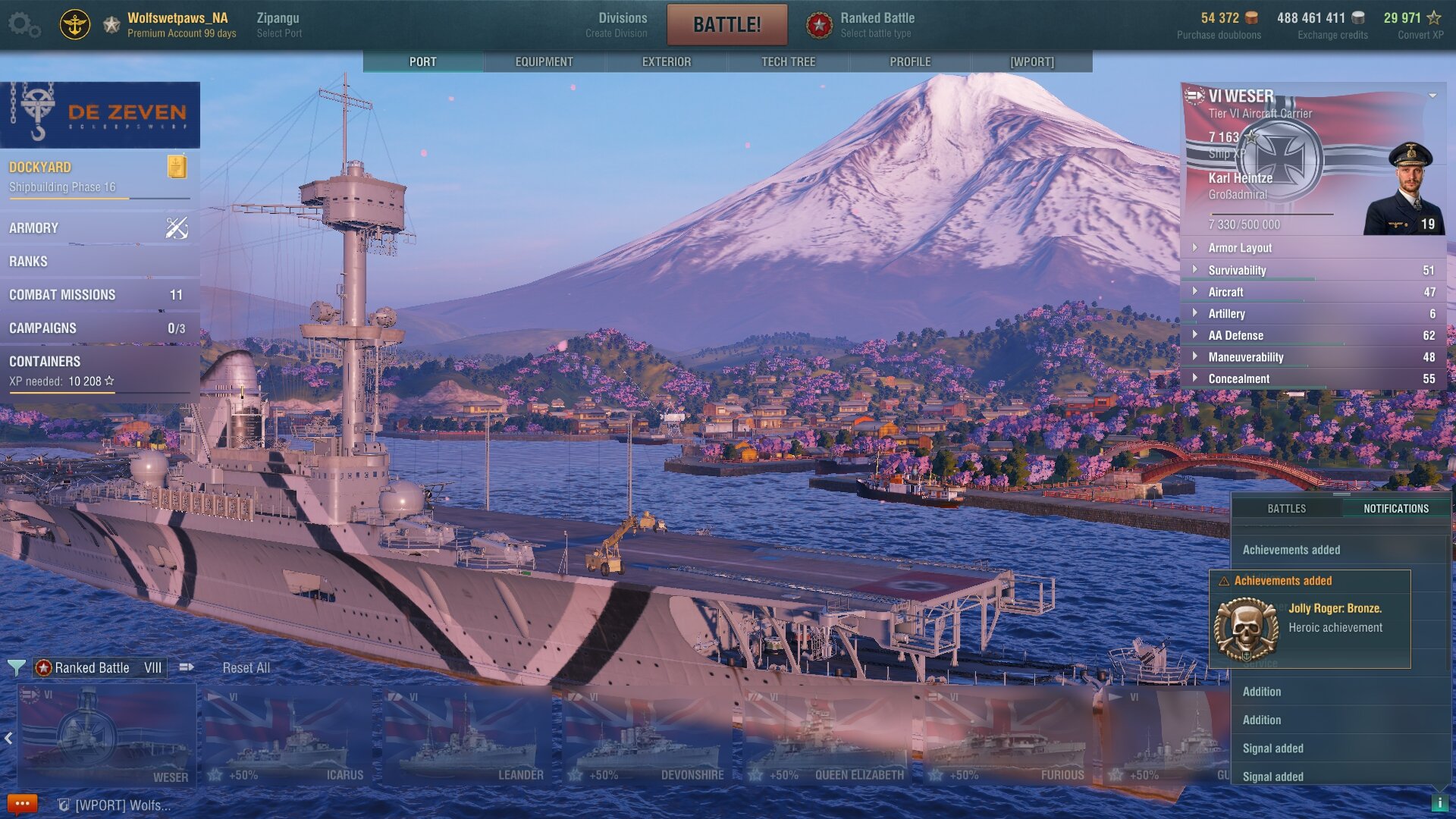Click the BATTLE! button

tap(726, 24)
